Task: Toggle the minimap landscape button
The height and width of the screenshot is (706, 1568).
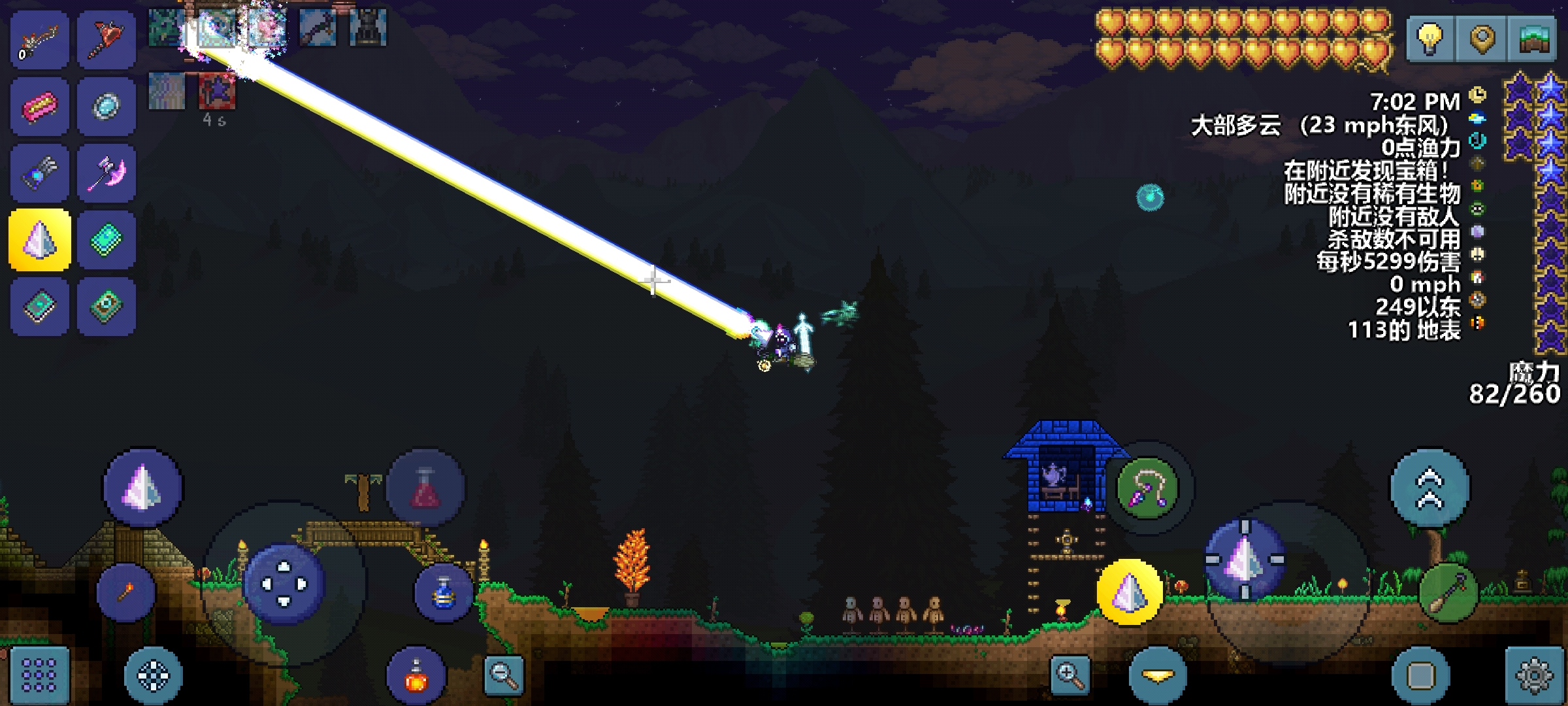Action: click(x=1532, y=39)
